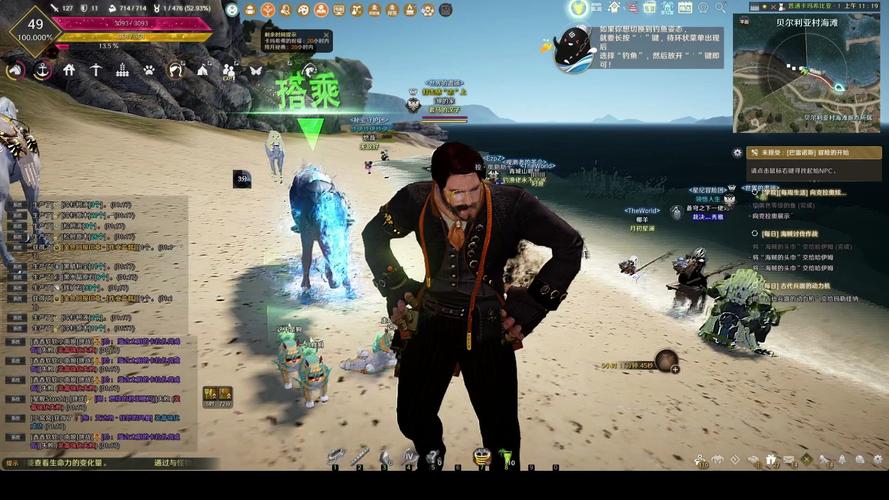Use the yellow face quickslot item
The image size is (889, 500).
pos(481,457)
